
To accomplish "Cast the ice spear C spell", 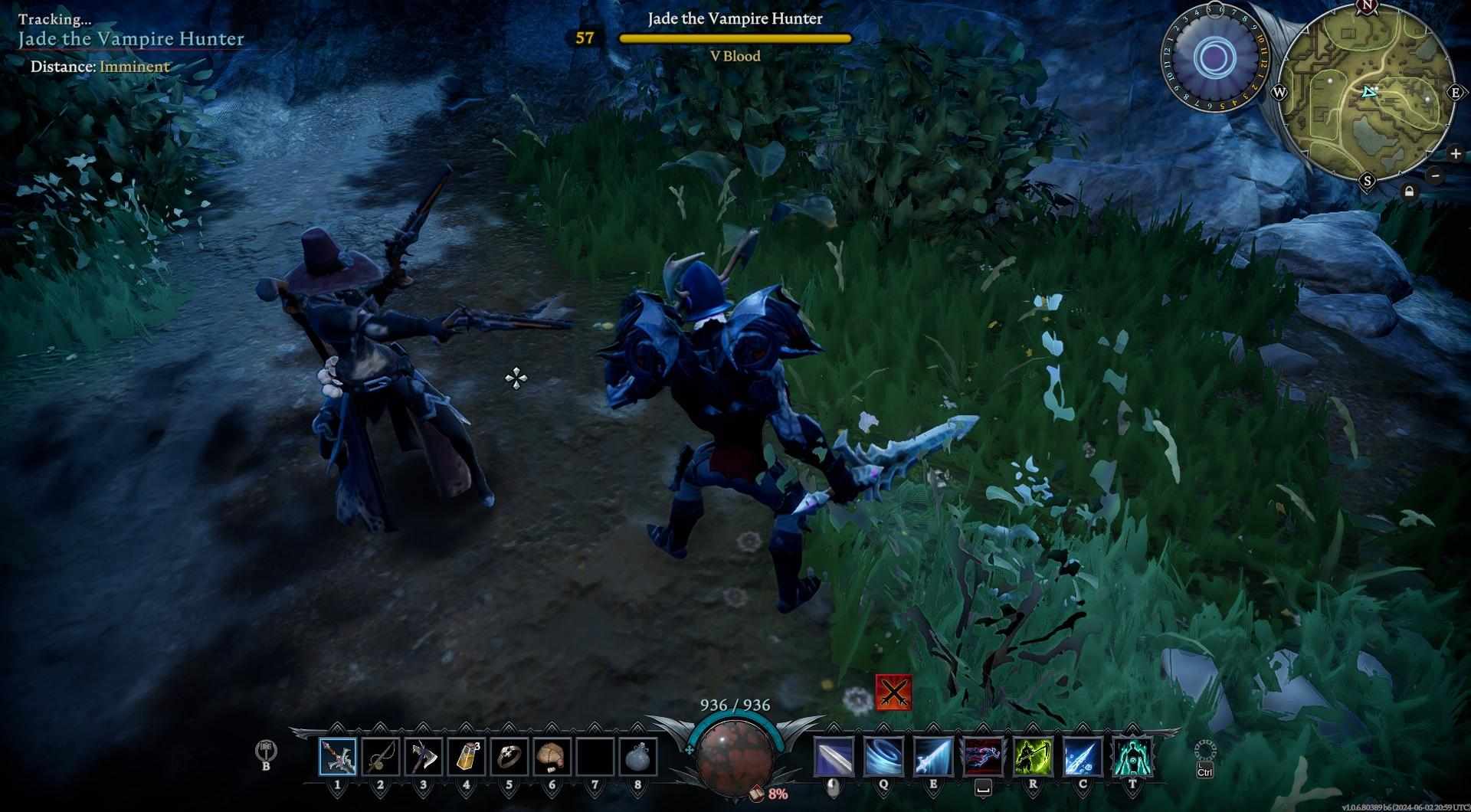I will [x=1083, y=757].
